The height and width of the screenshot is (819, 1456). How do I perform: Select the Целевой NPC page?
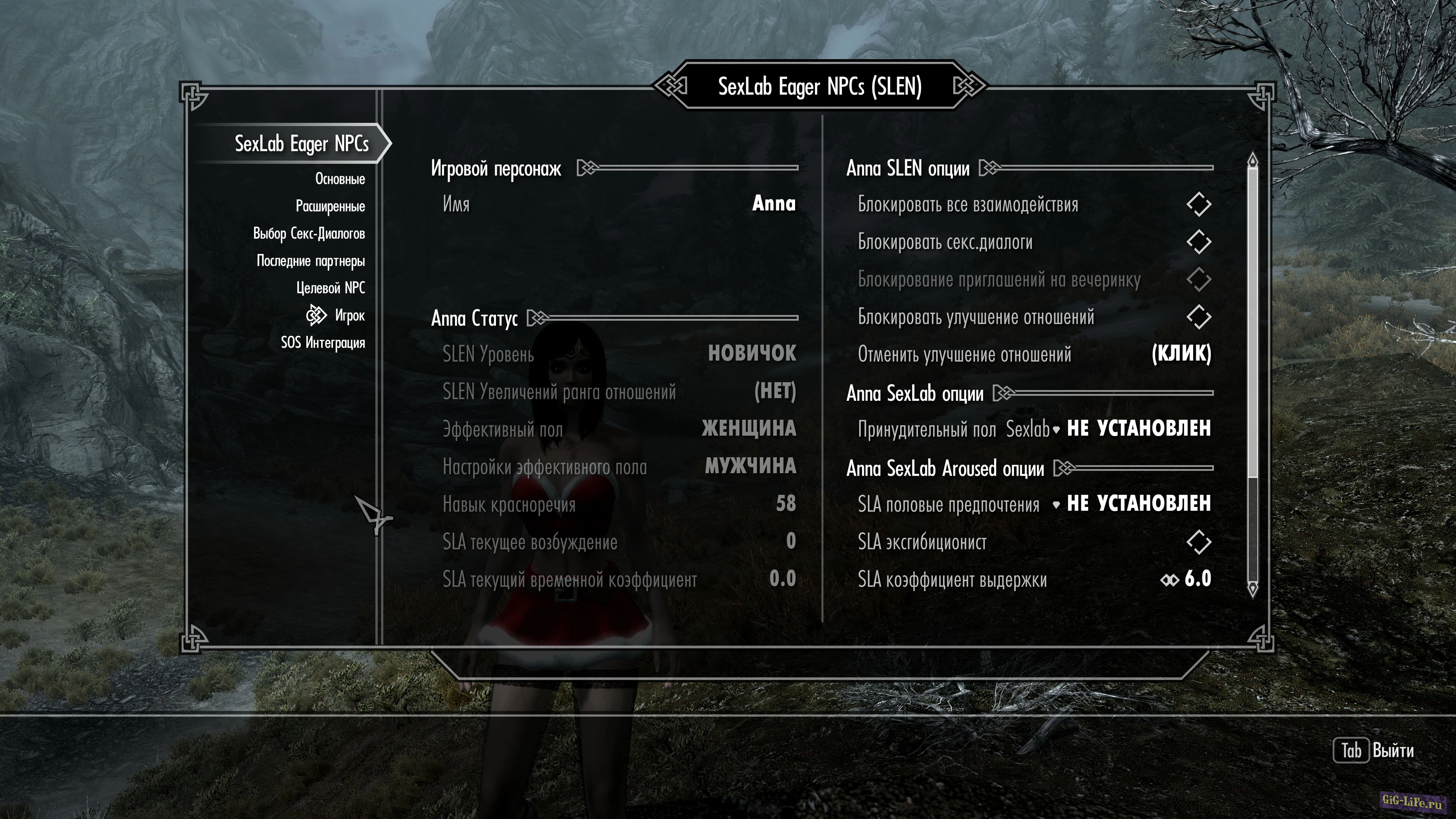tap(331, 288)
